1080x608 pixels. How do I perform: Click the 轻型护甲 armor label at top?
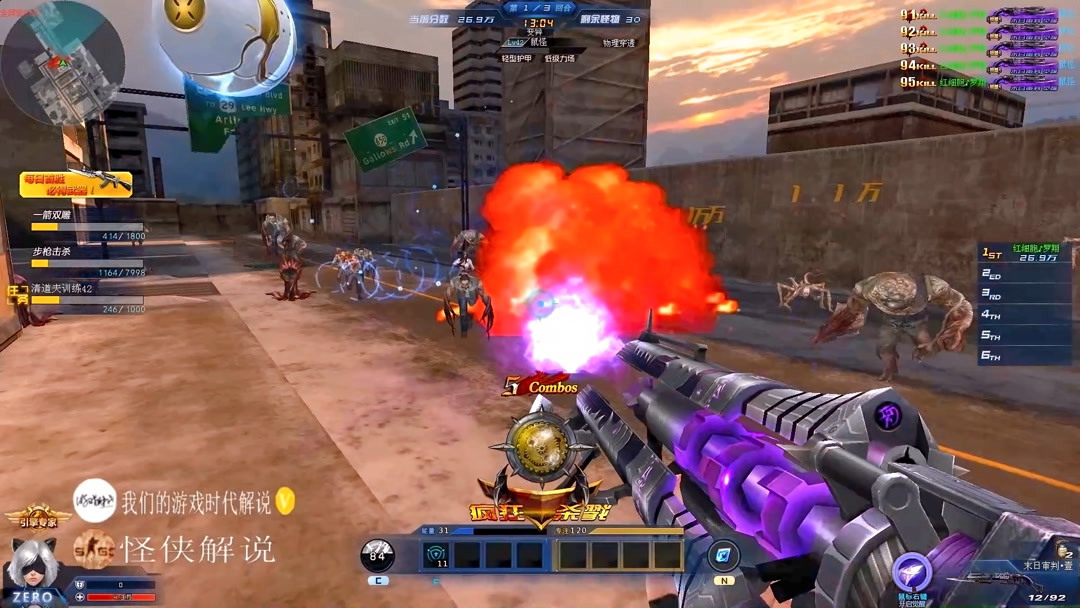click(x=517, y=58)
